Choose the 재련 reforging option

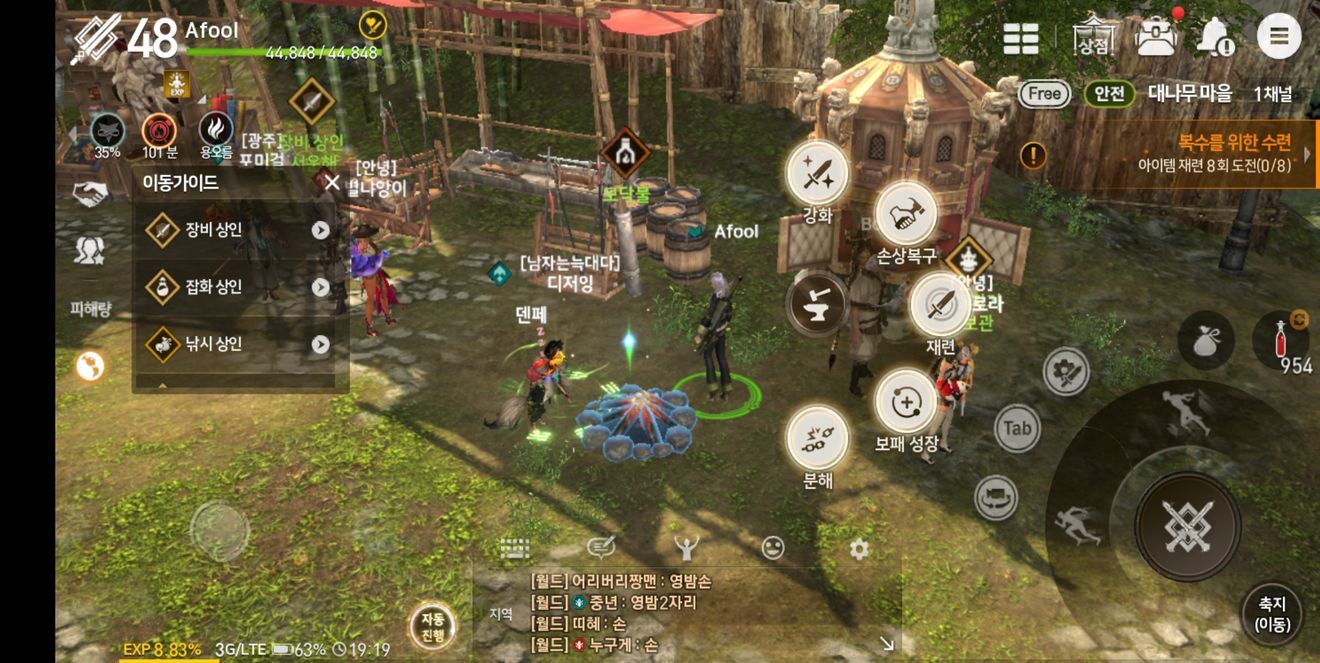click(x=939, y=305)
